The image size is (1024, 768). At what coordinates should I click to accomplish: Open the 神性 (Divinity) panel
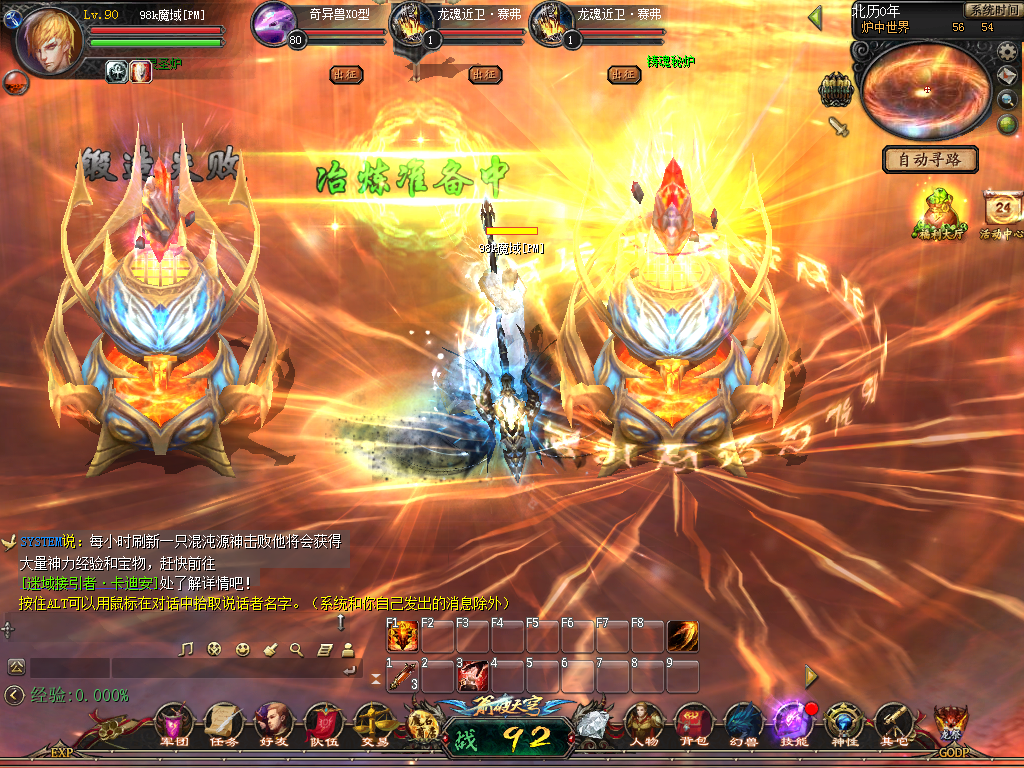(x=843, y=722)
